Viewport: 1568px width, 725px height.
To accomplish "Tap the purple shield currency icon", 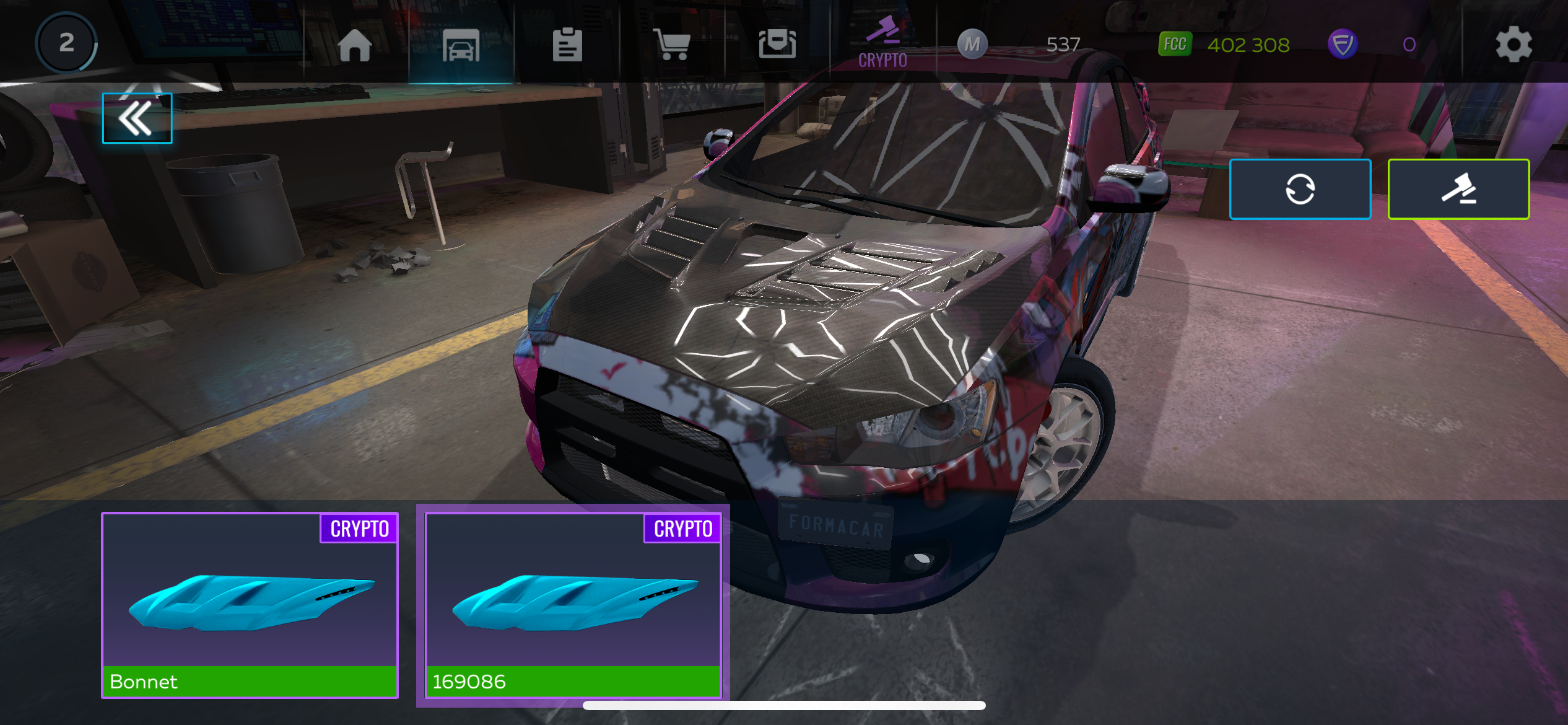I will [x=1343, y=45].
